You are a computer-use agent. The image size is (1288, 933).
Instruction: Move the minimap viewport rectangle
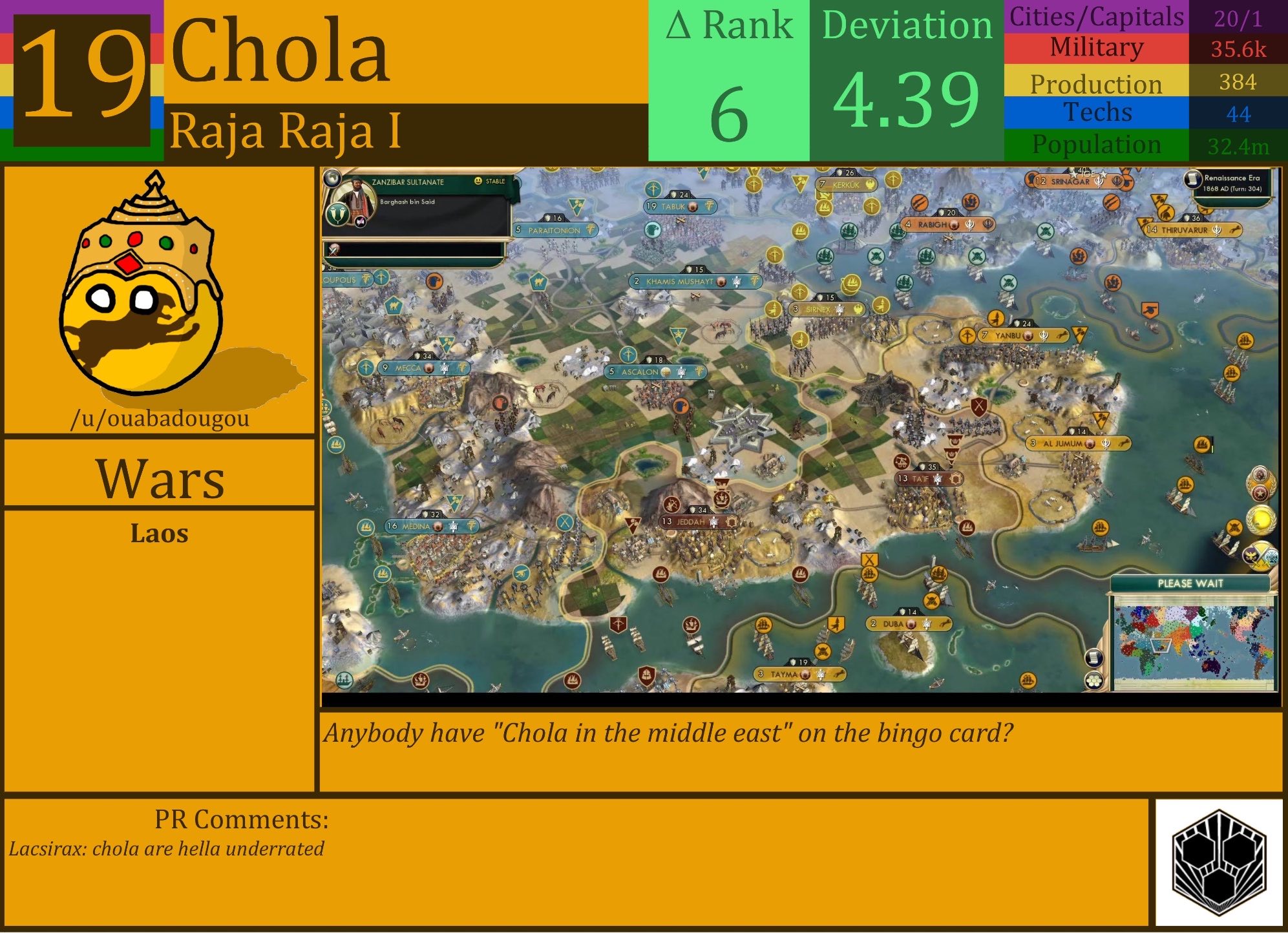(1161, 646)
